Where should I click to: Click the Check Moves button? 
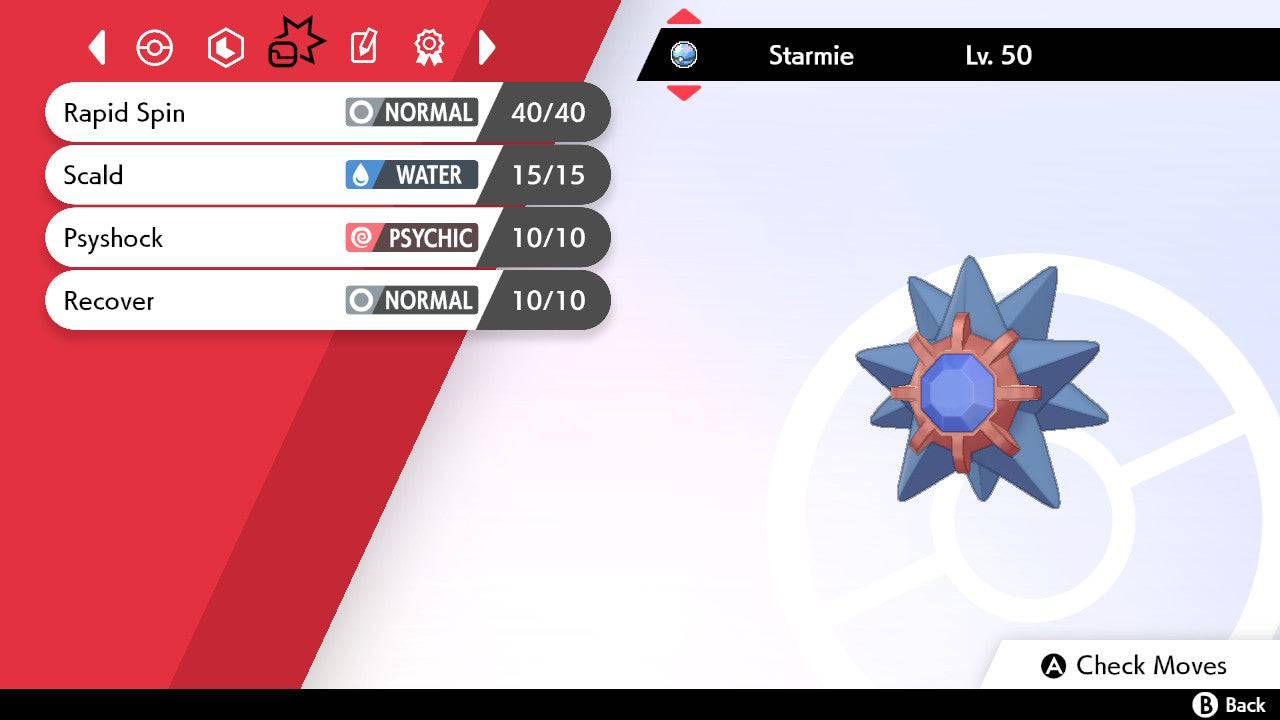1134,666
